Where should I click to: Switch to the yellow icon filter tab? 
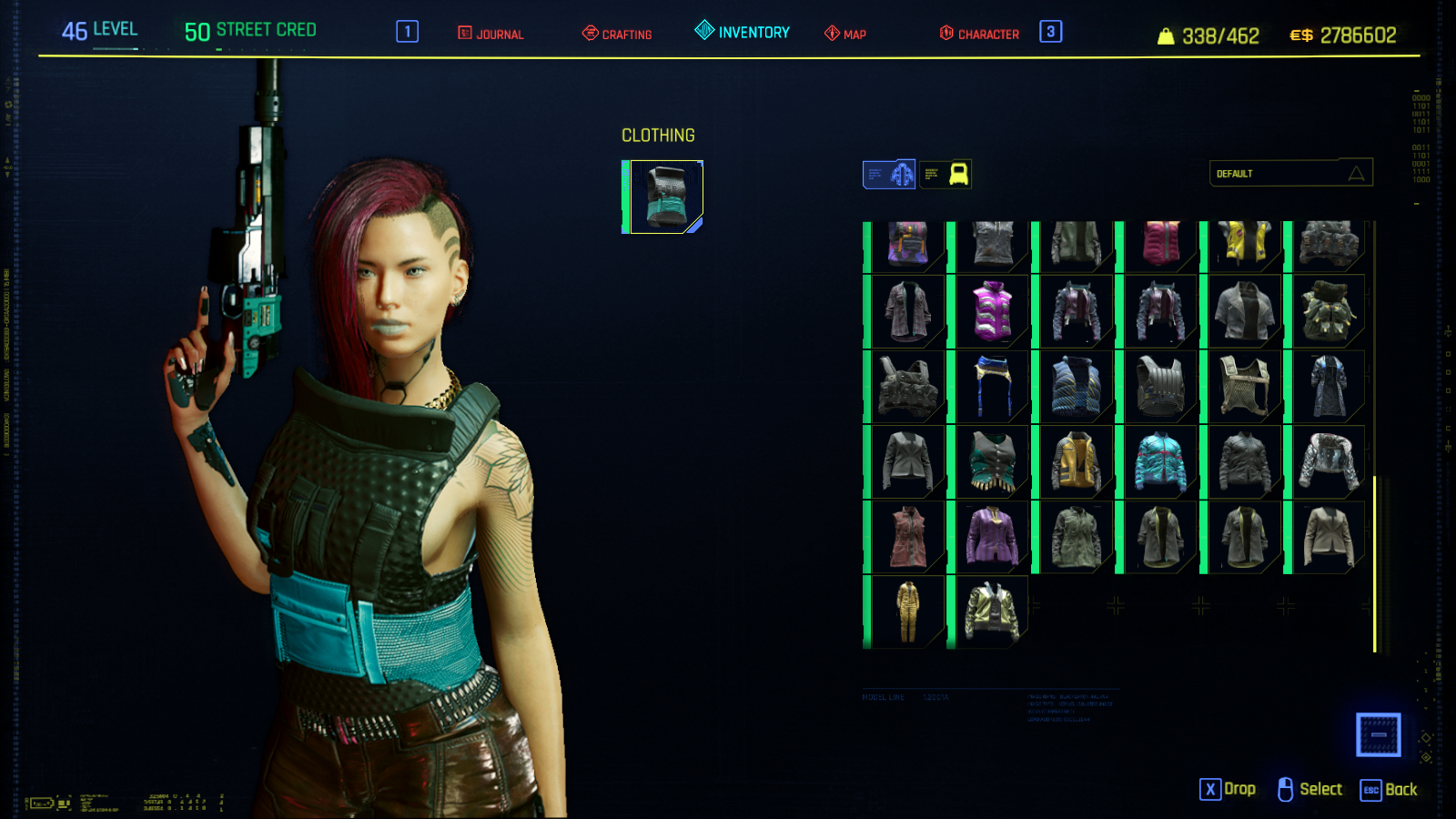(945, 174)
